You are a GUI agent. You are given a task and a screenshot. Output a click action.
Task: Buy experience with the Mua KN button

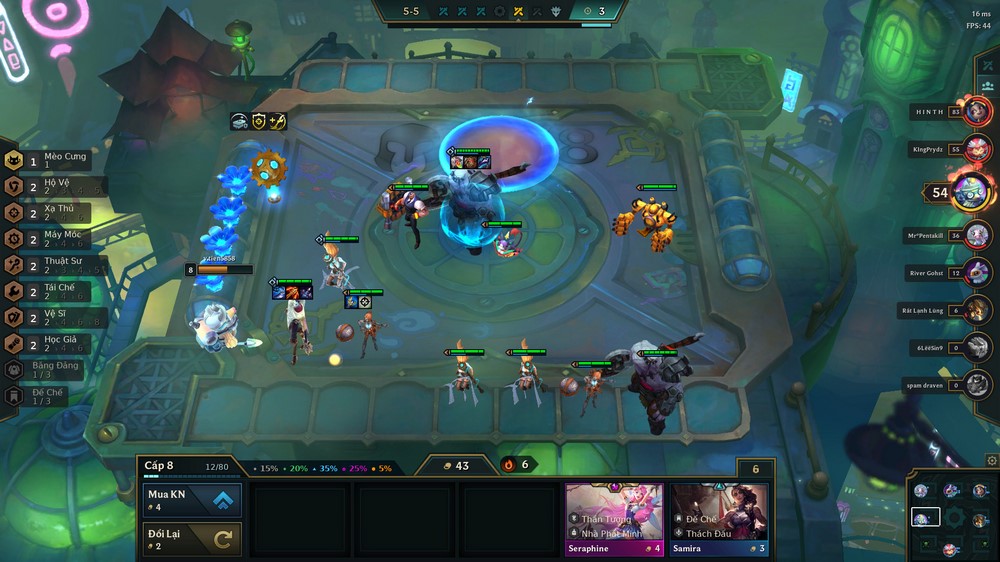point(192,499)
